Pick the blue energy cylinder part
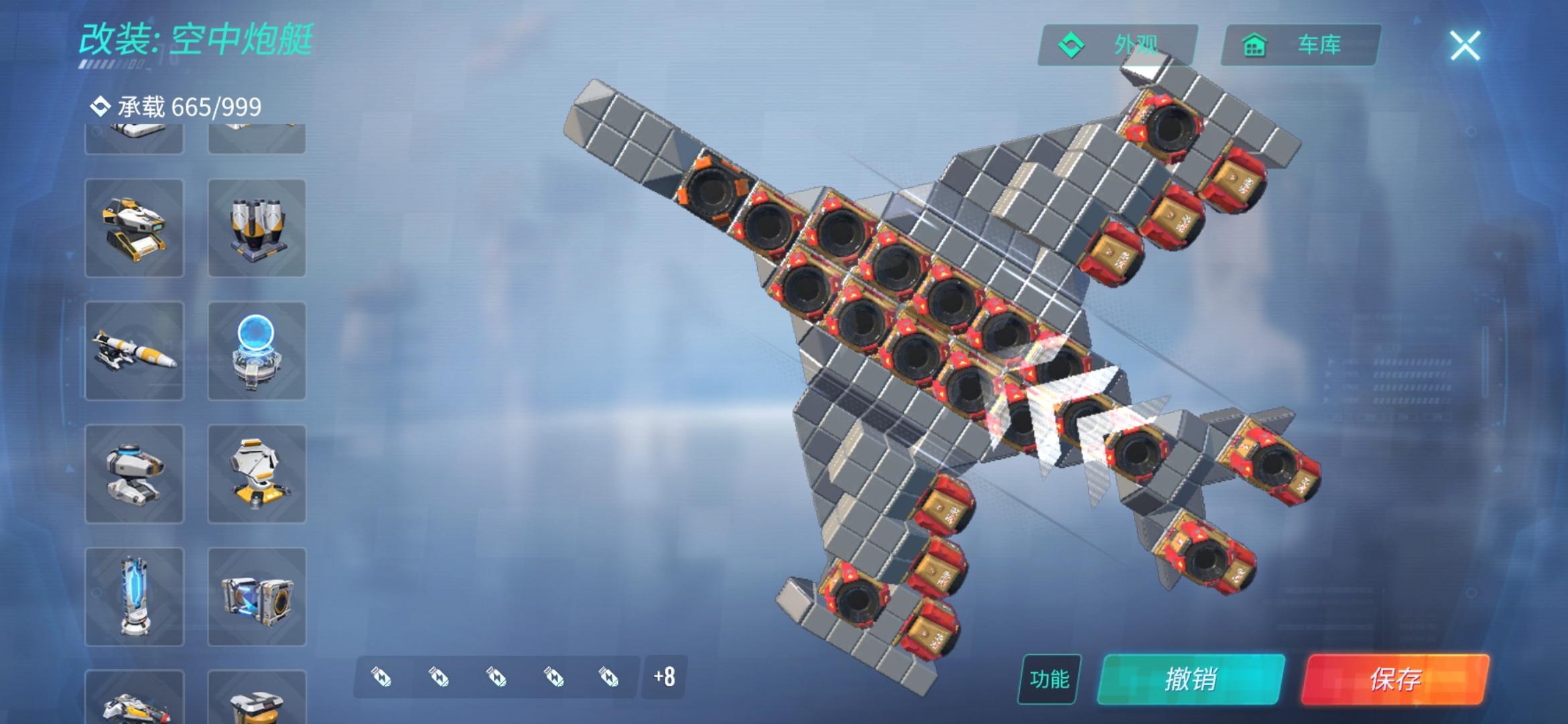This screenshot has height=724, width=1568. tap(134, 597)
